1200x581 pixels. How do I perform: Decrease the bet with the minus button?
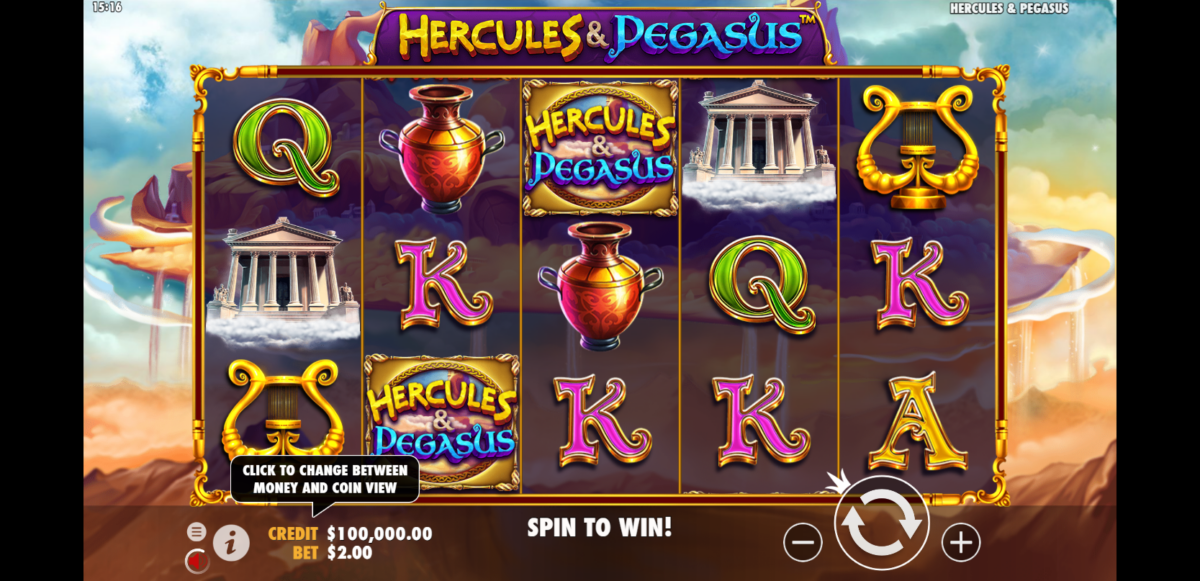pyautogui.click(x=802, y=542)
